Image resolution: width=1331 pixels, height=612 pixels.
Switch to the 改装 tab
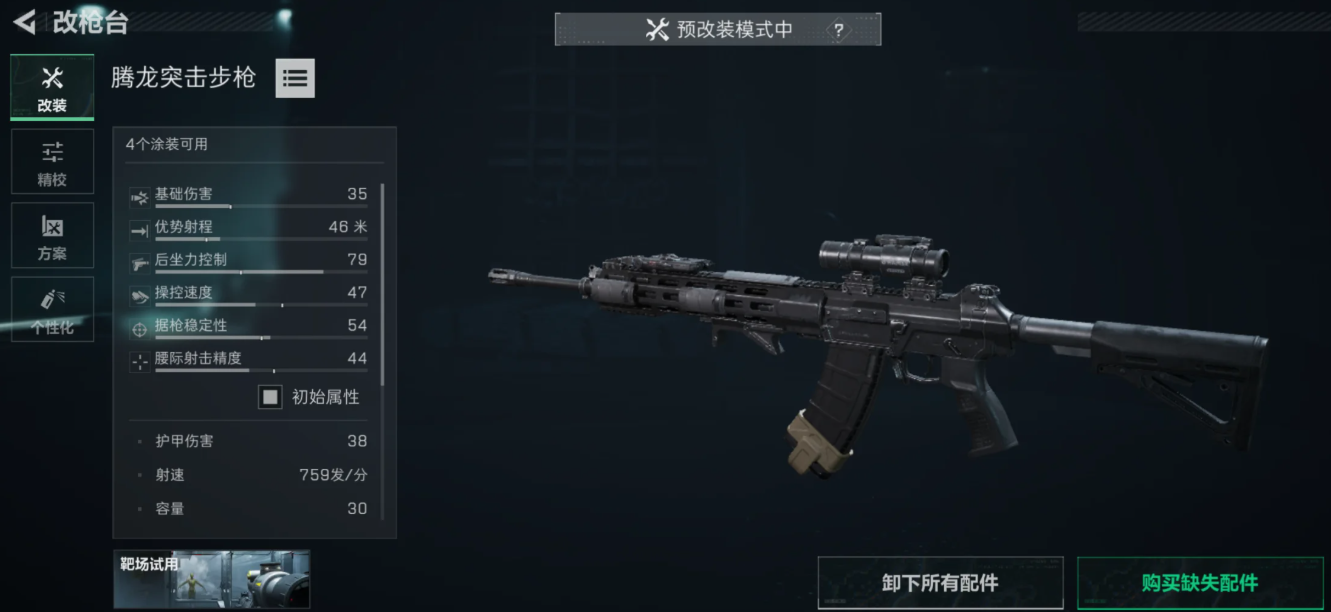[52, 88]
